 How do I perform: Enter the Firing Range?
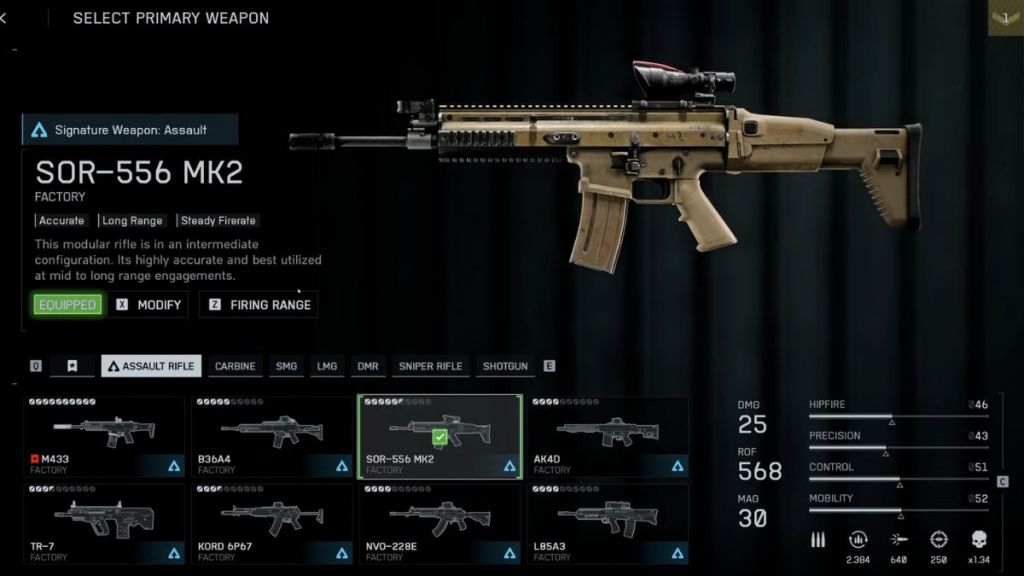coord(259,305)
